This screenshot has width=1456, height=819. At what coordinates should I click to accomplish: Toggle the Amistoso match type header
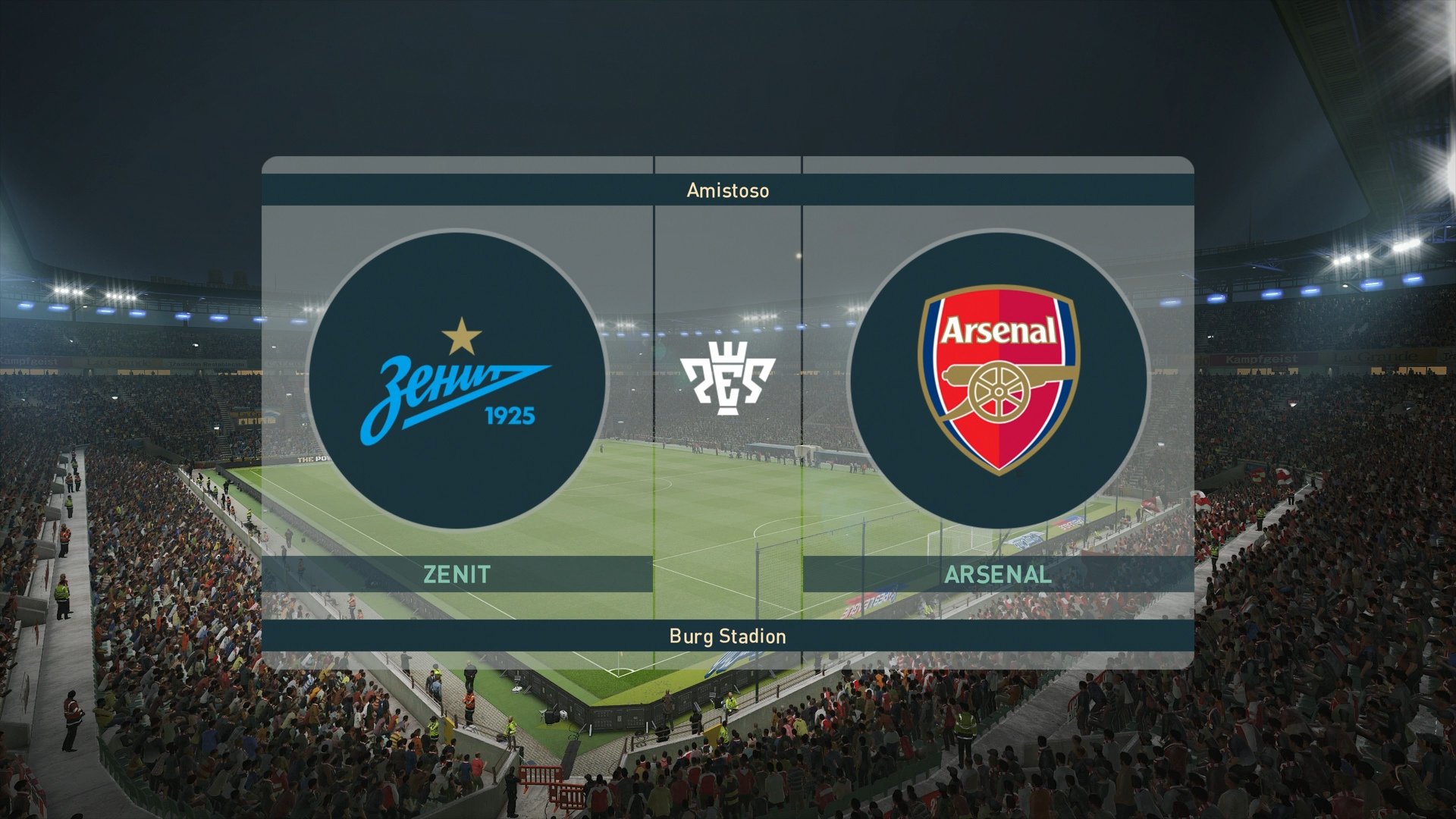pos(726,190)
